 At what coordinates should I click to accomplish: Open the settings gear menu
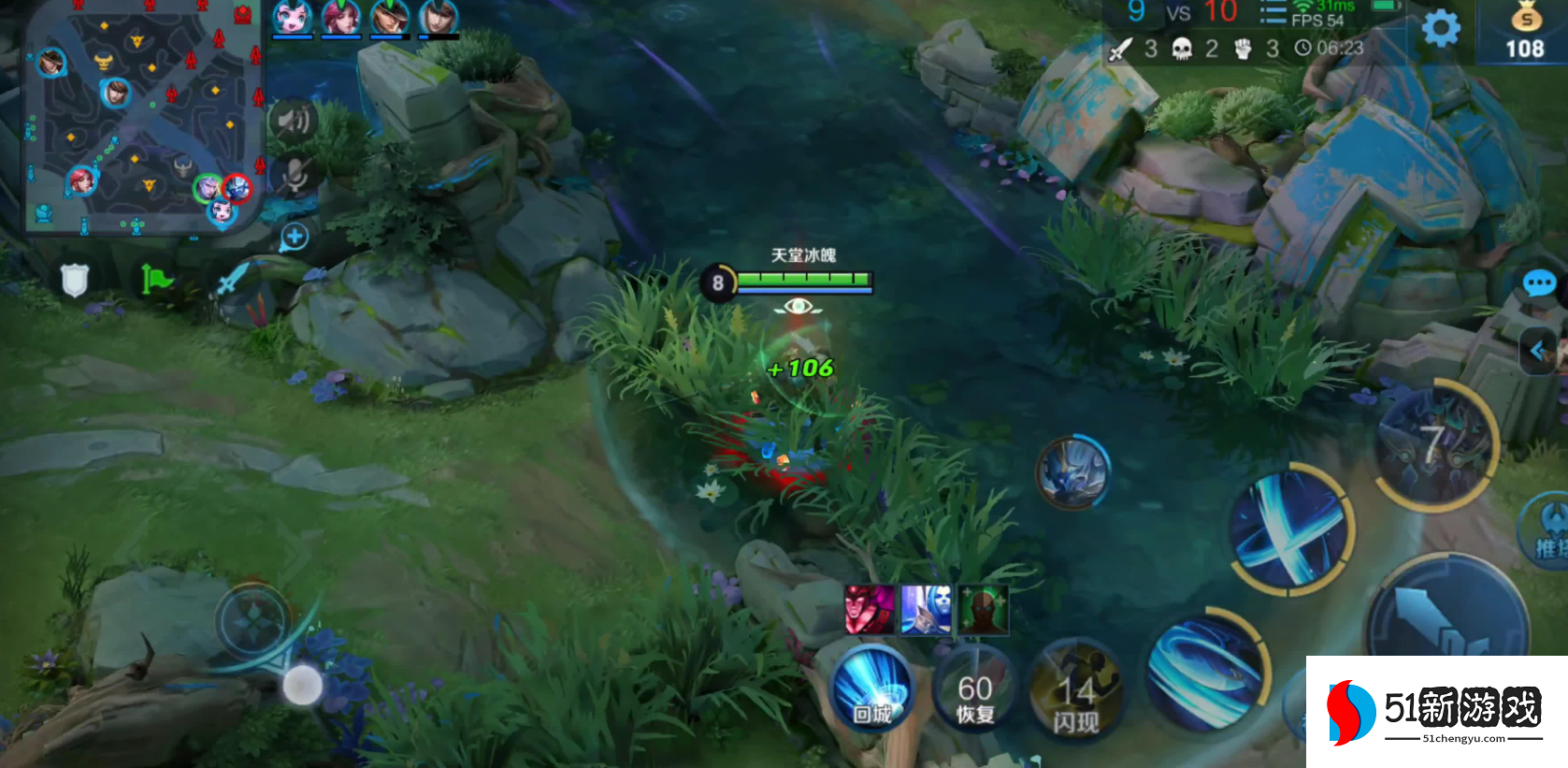(1440, 29)
